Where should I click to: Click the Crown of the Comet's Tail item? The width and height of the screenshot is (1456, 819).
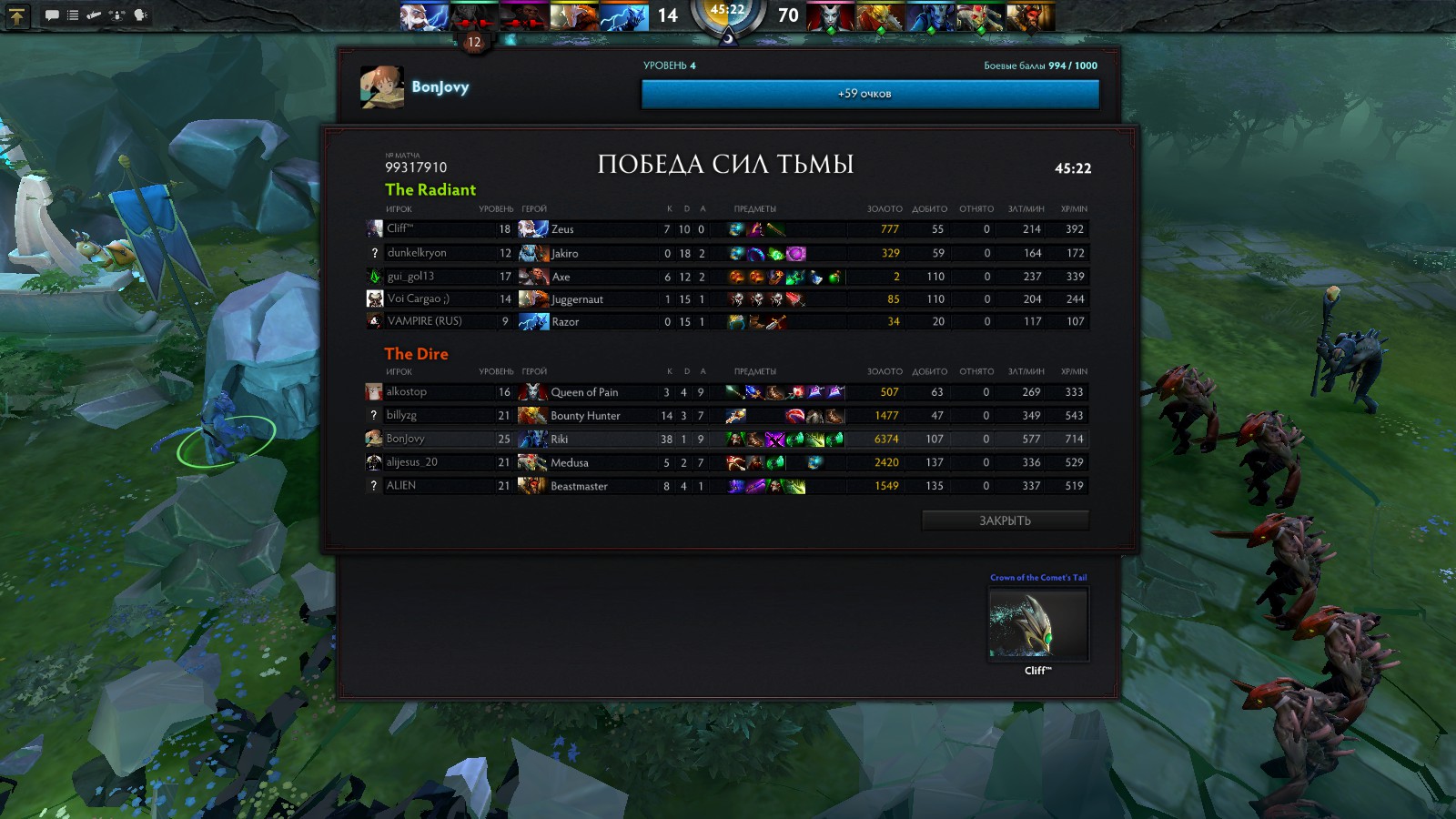tap(1038, 624)
